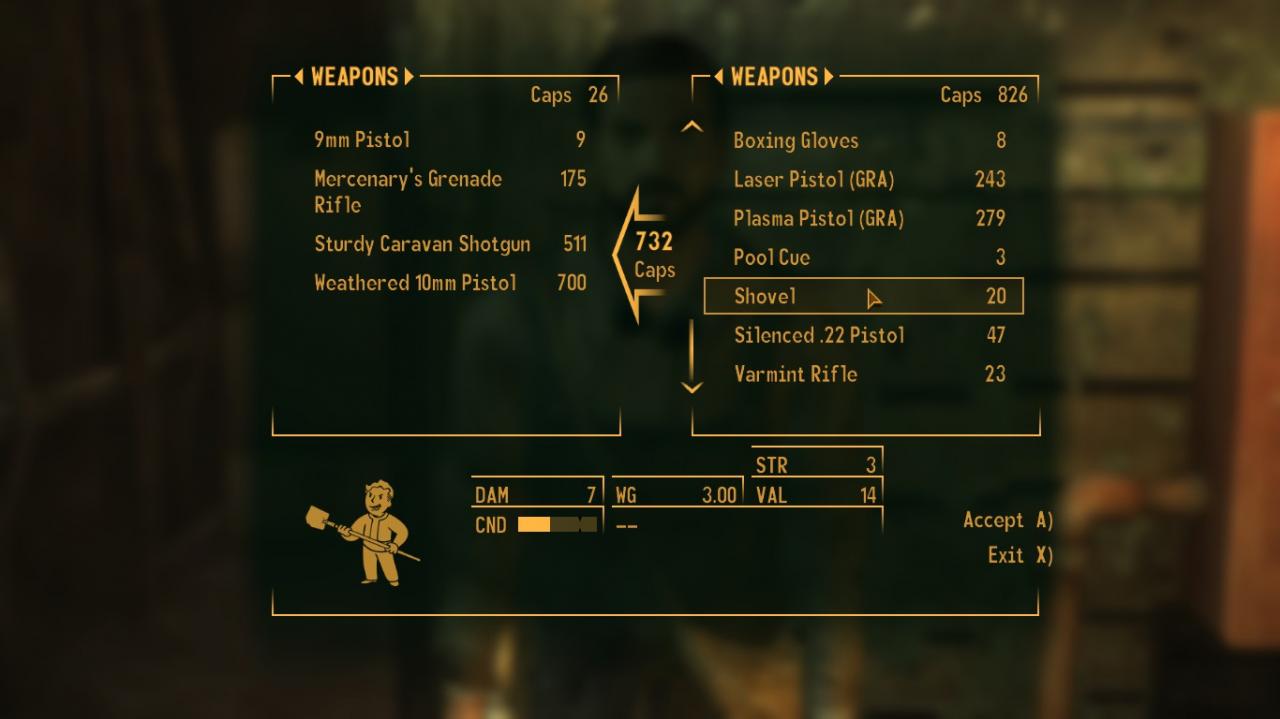Cycle vendor category with right Weapons arrow
The height and width of the screenshot is (719, 1280).
click(x=829, y=77)
